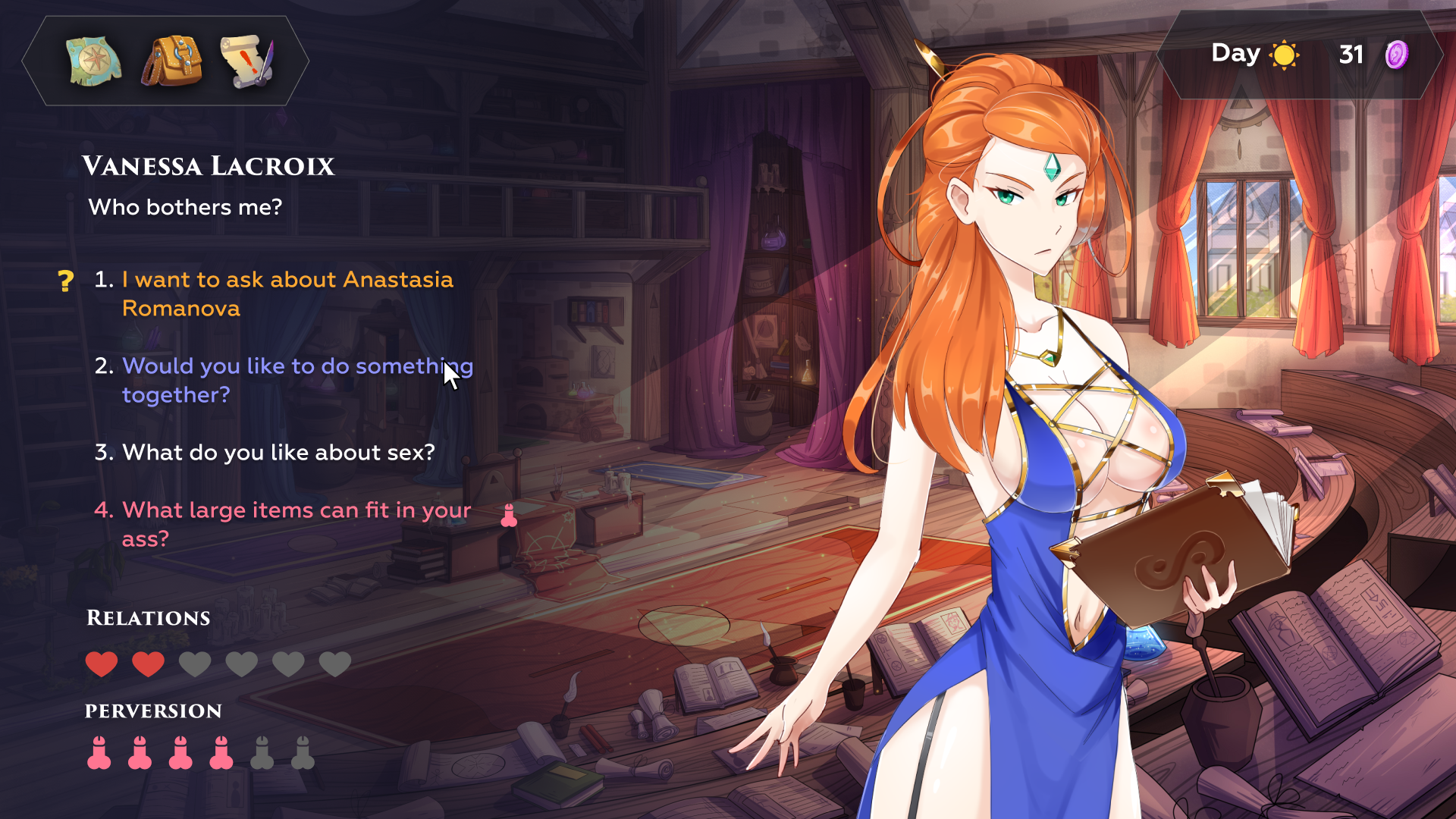The height and width of the screenshot is (819, 1456).
Task: Choose "Would you like to do something together?"
Action: [297, 380]
